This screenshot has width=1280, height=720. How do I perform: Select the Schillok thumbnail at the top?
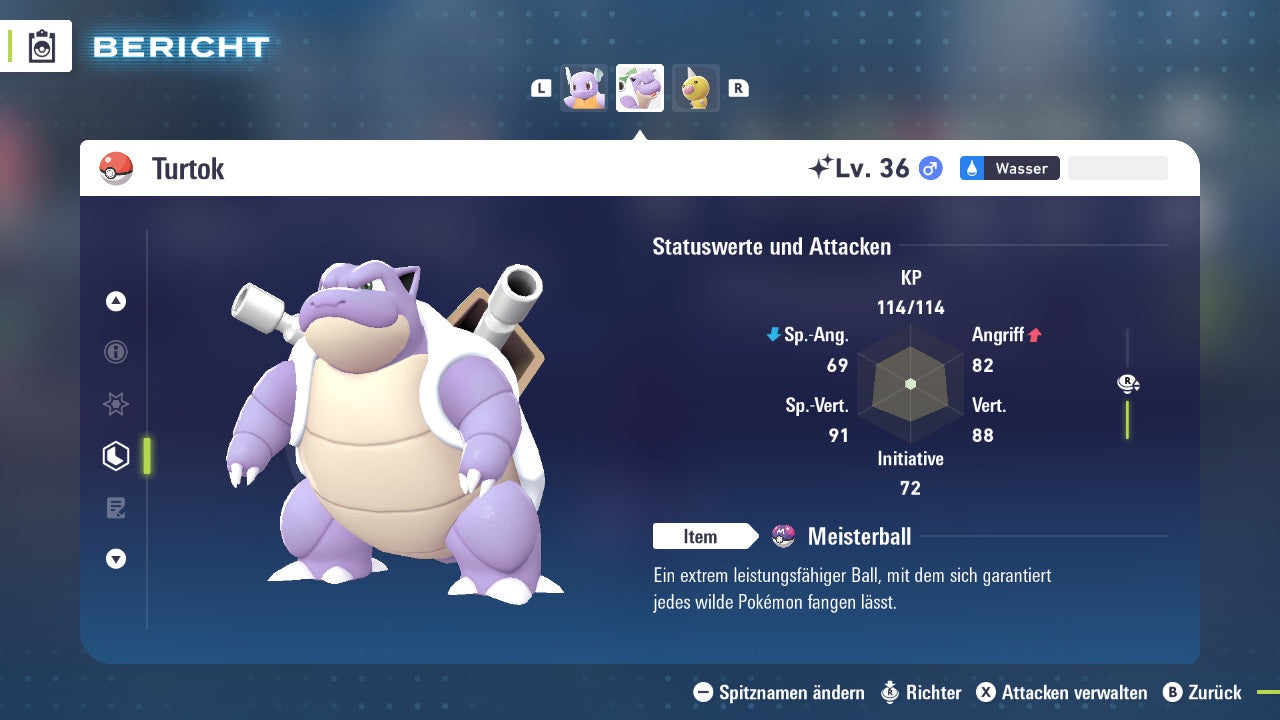pyautogui.click(x=583, y=88)
